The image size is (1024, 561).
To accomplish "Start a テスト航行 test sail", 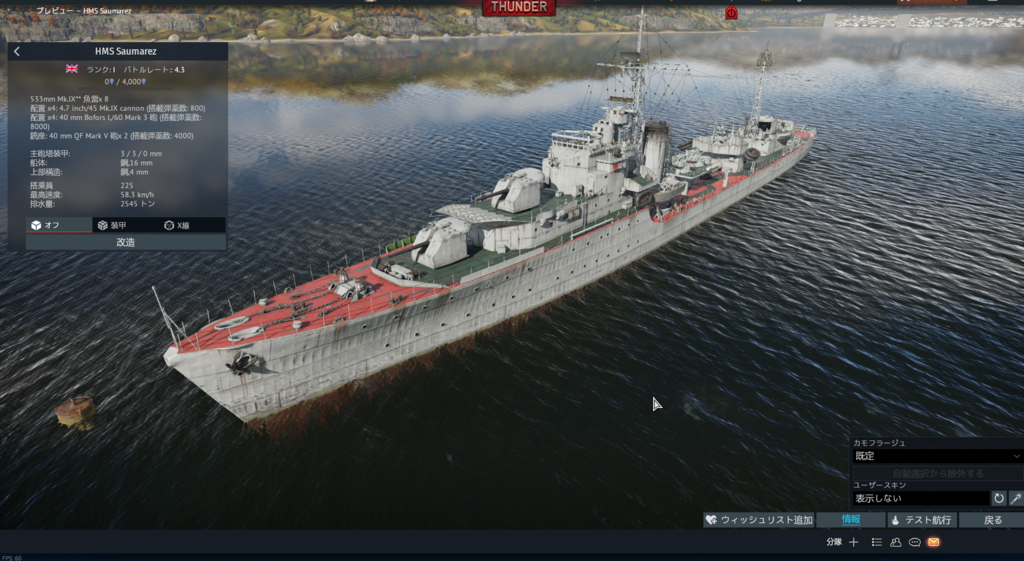I will 921,520.
